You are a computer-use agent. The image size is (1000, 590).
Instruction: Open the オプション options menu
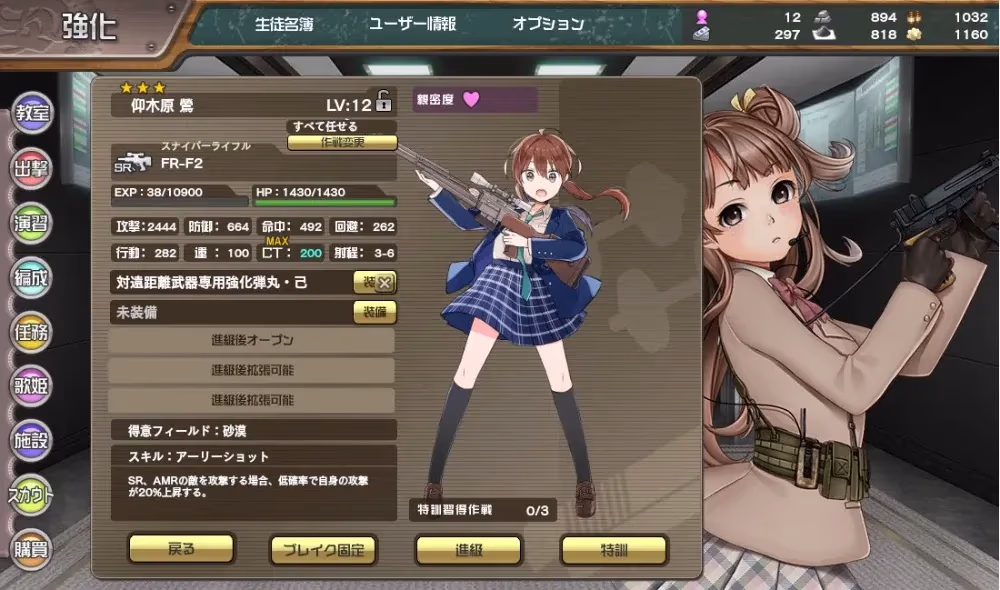click(x=548, y=24)
